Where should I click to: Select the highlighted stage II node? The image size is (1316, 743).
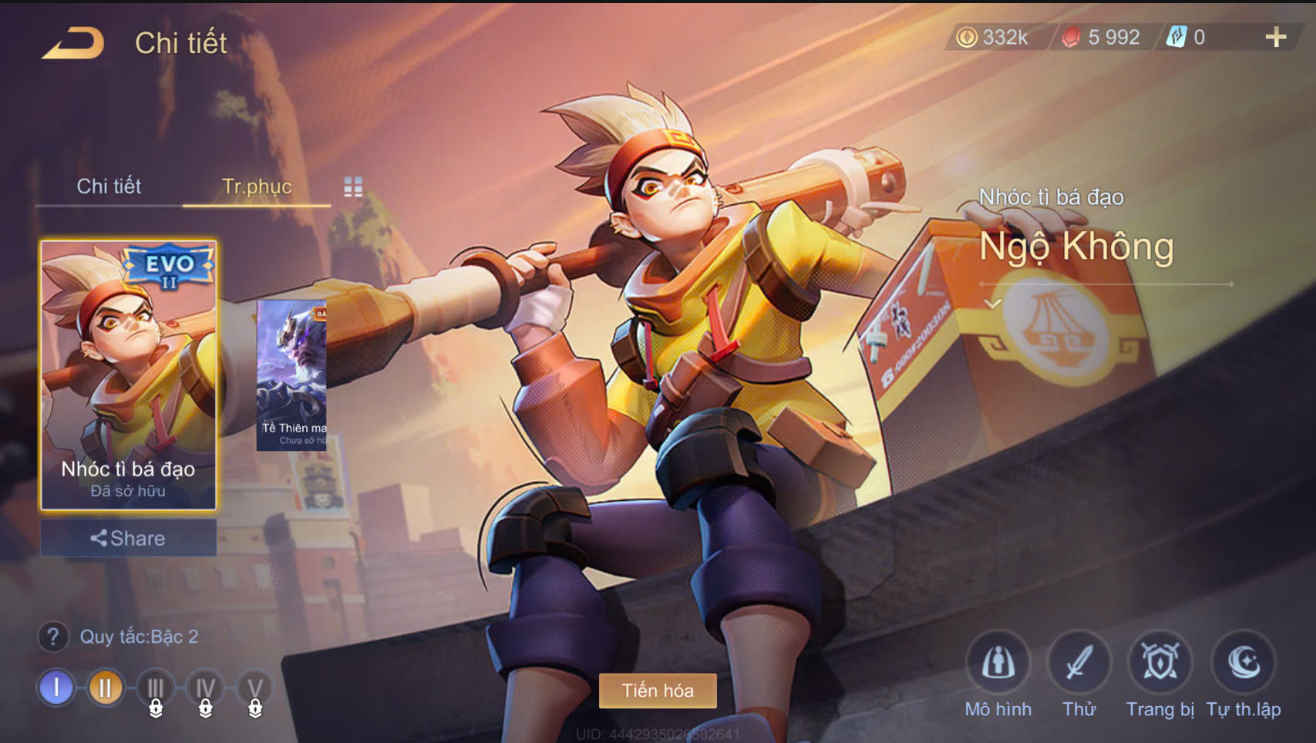click(106, 688)
